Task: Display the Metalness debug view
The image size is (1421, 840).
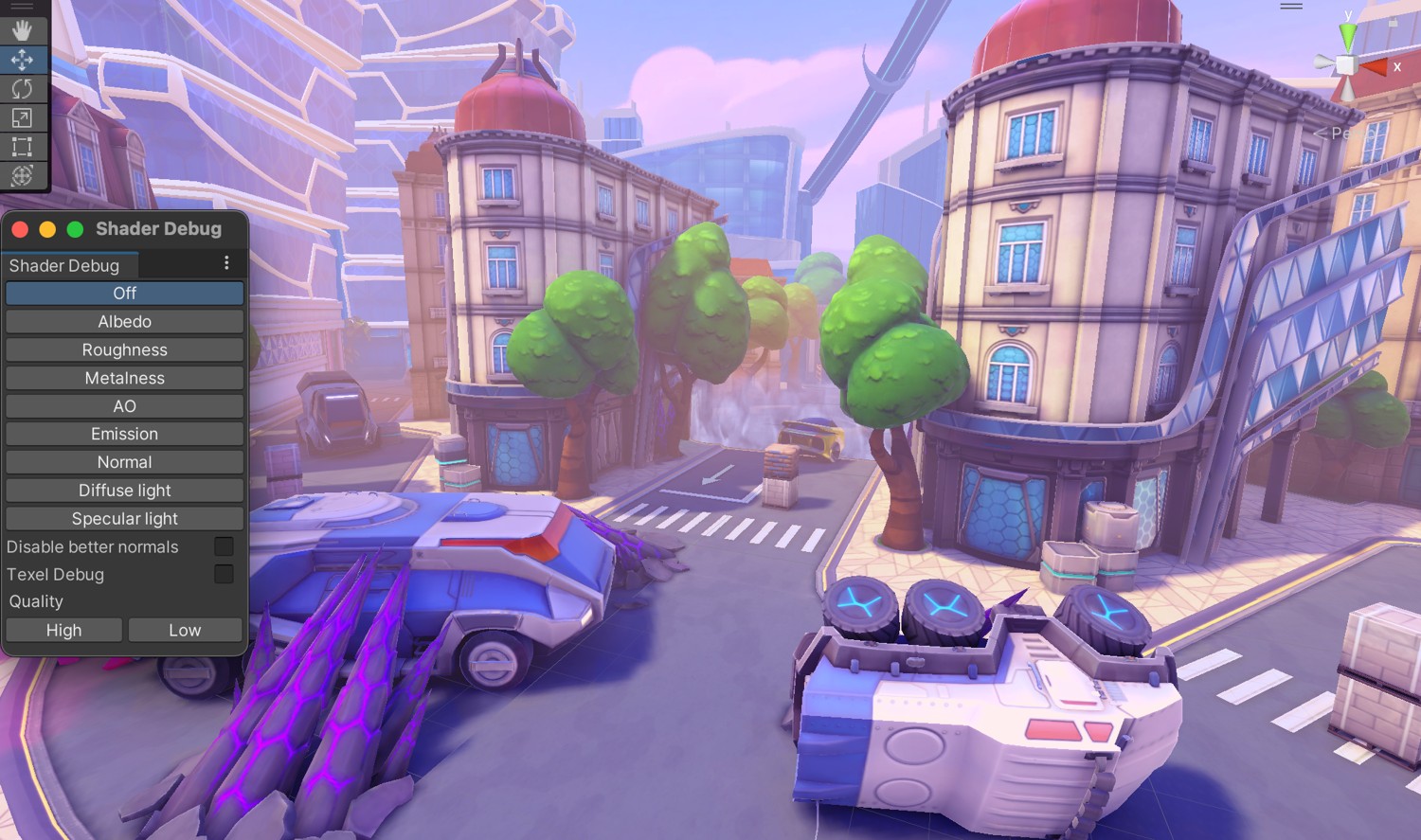Action: tap(124, 378)
